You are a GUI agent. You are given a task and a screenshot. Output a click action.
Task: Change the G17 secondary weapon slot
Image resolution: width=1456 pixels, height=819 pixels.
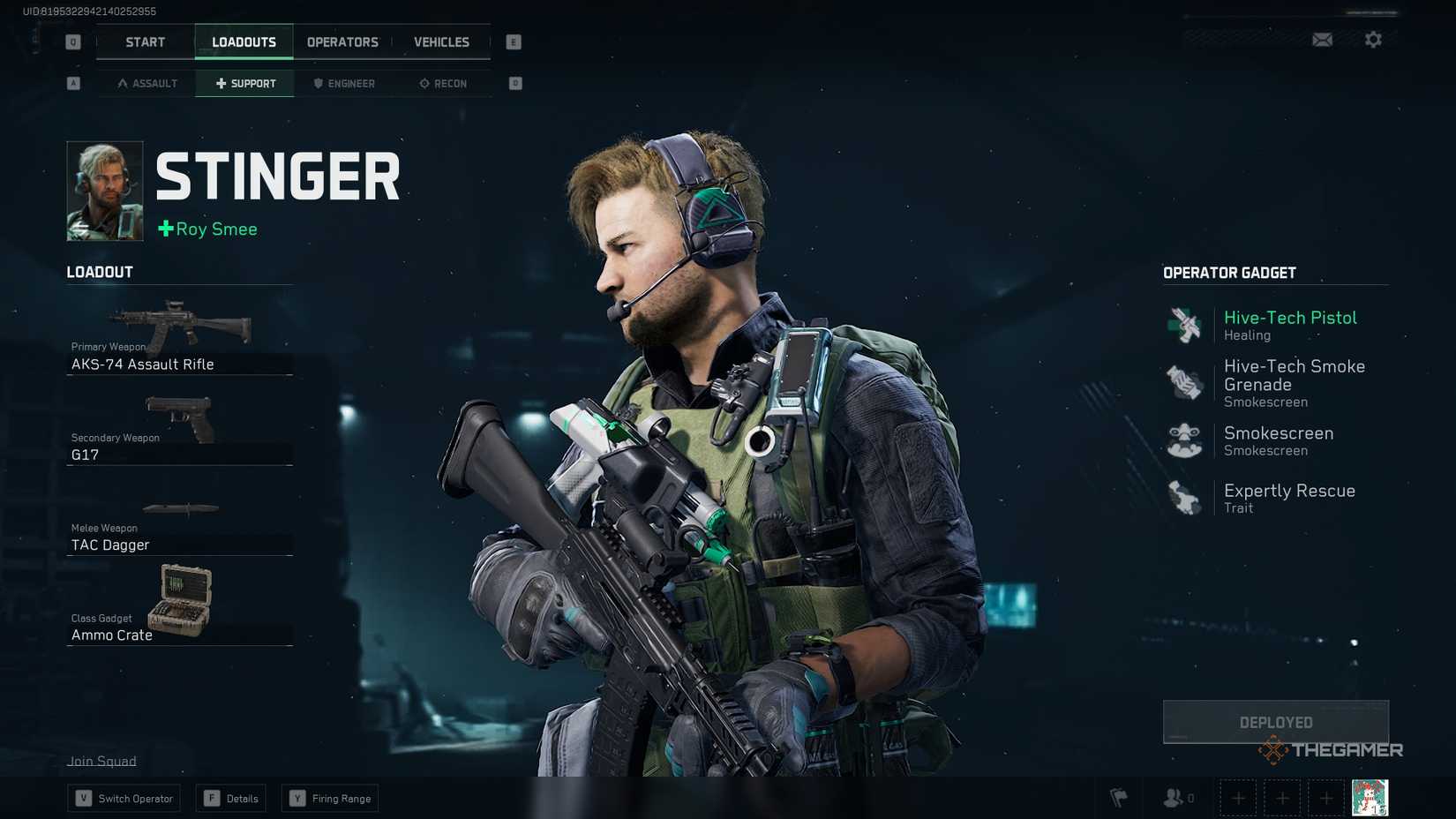179,431
